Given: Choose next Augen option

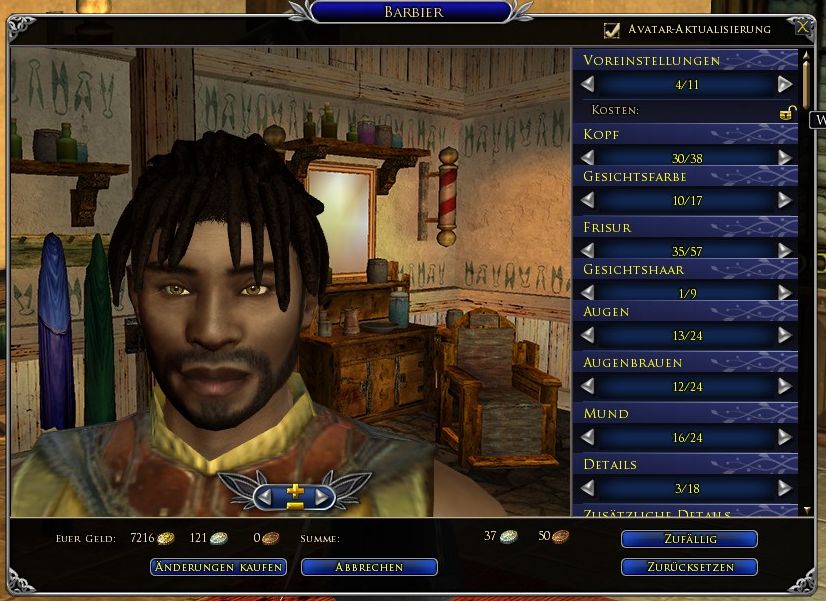Looking at the screenshot, I should [784, 335].
